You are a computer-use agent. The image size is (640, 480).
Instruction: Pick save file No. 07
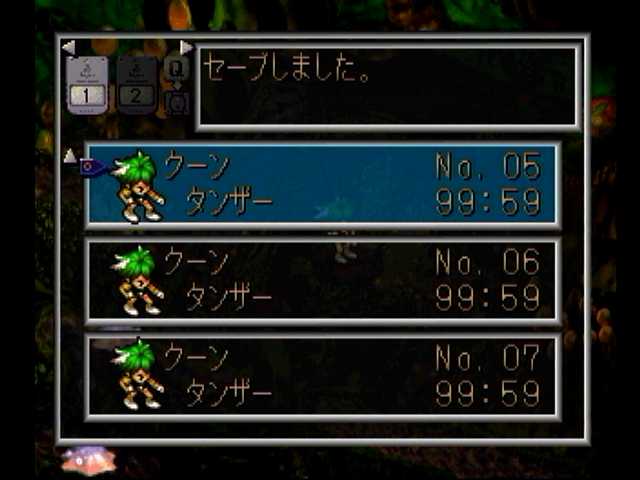pyautogui.click(x=322, y=375)
